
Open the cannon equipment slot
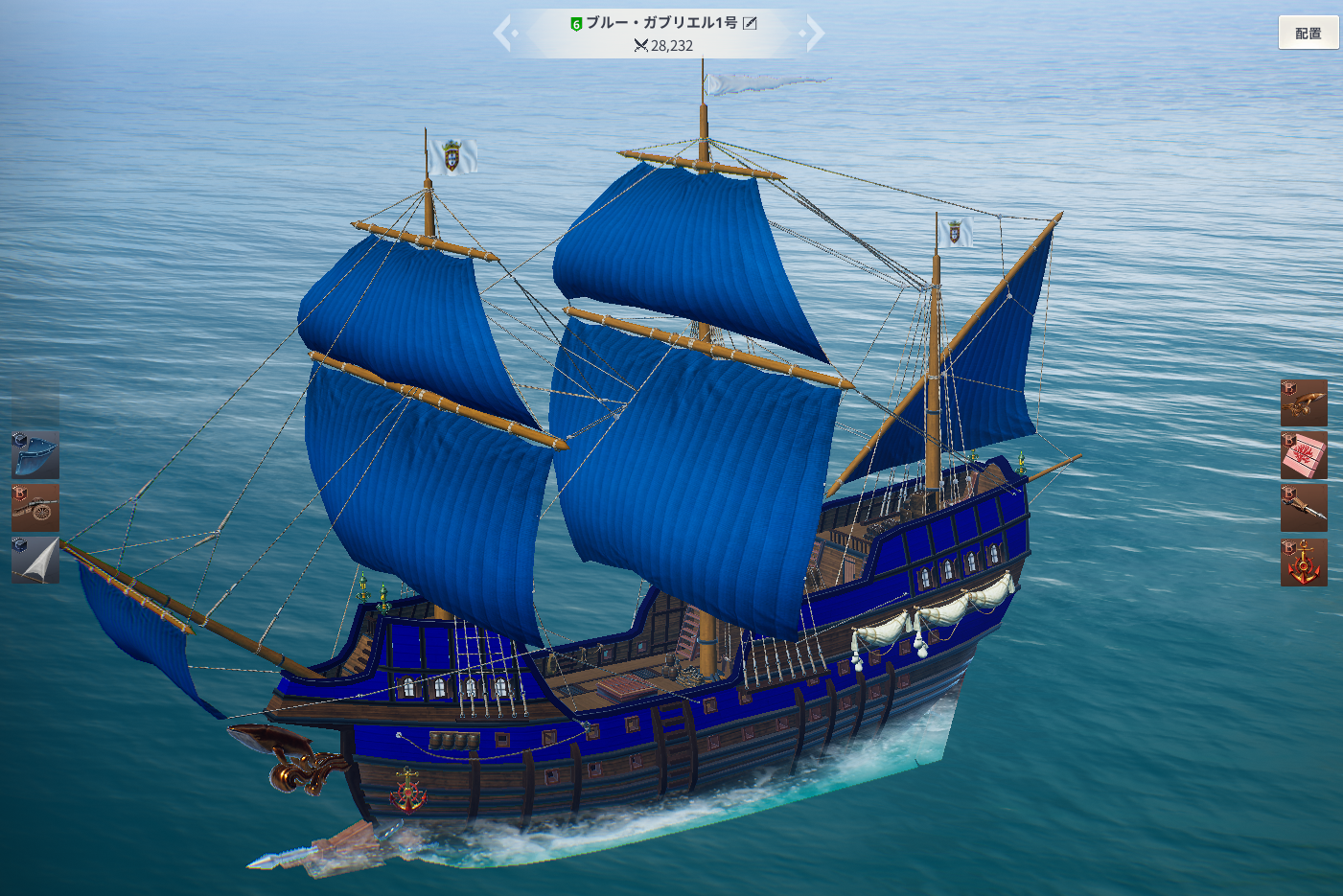tap(35, 508)
